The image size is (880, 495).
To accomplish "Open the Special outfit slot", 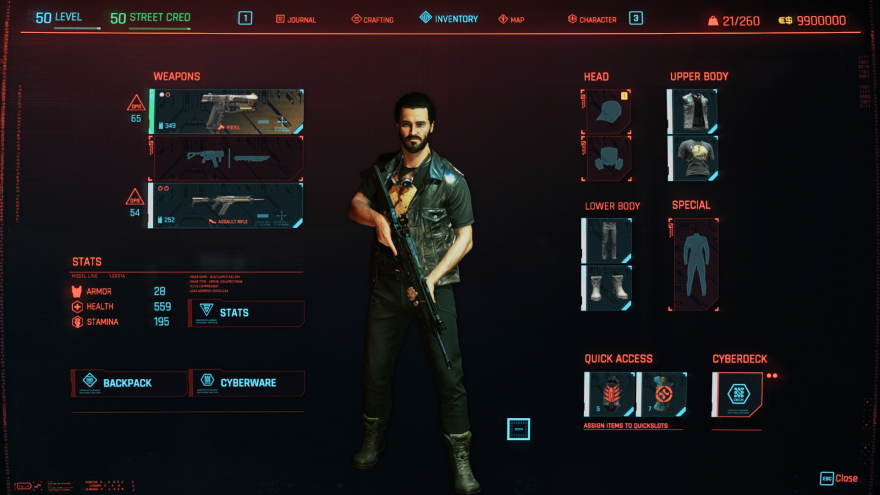I will (x=693, y=264).
